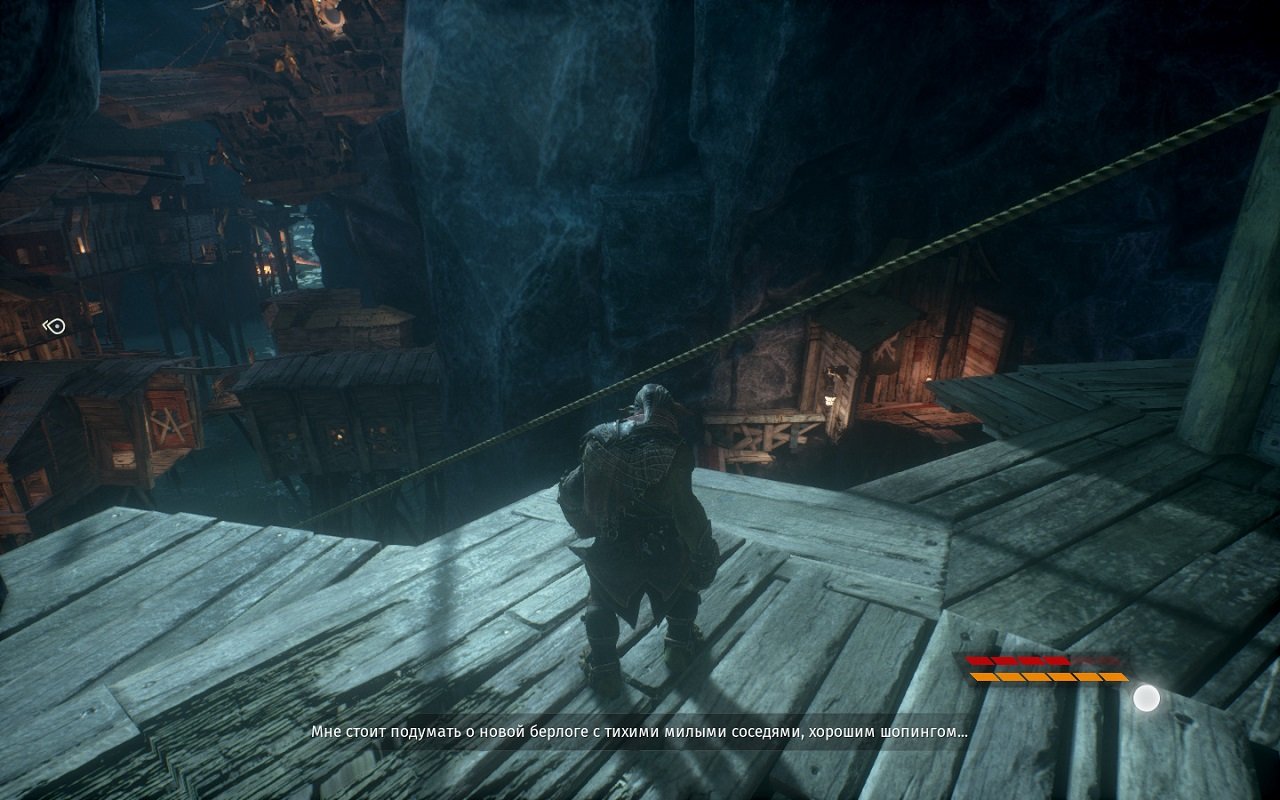Click the eye-shaped objective marker
Image resolution: width=1280 pixels, height=800 pixels.
point(55,326)
